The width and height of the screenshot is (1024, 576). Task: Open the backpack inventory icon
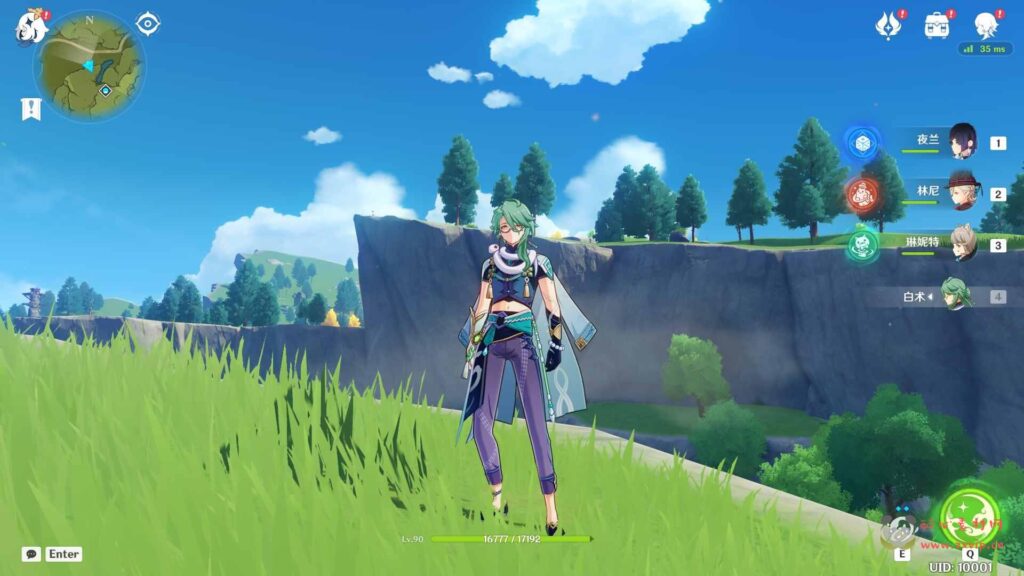(937, 25)
